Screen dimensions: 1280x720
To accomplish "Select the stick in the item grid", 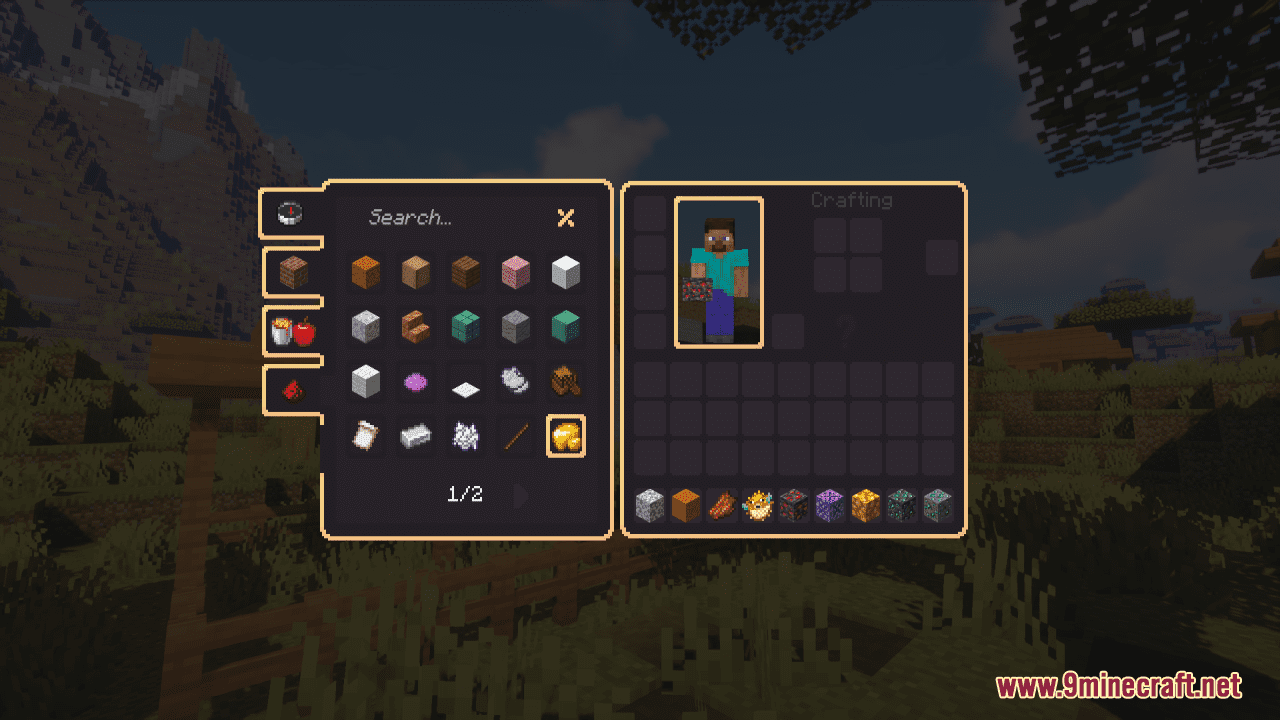I will (516, 435).
